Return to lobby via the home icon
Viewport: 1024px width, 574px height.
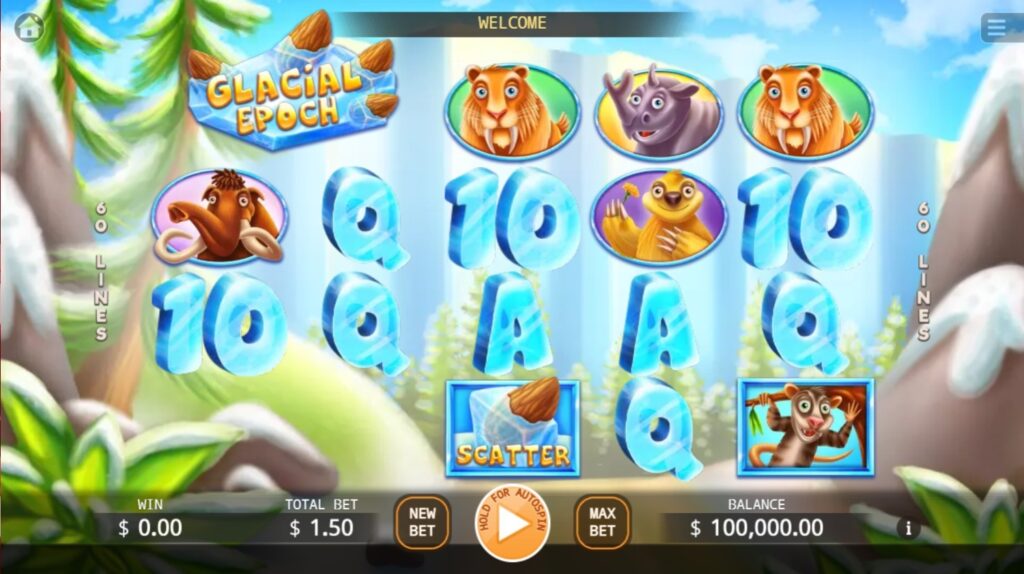pos(29,26)
